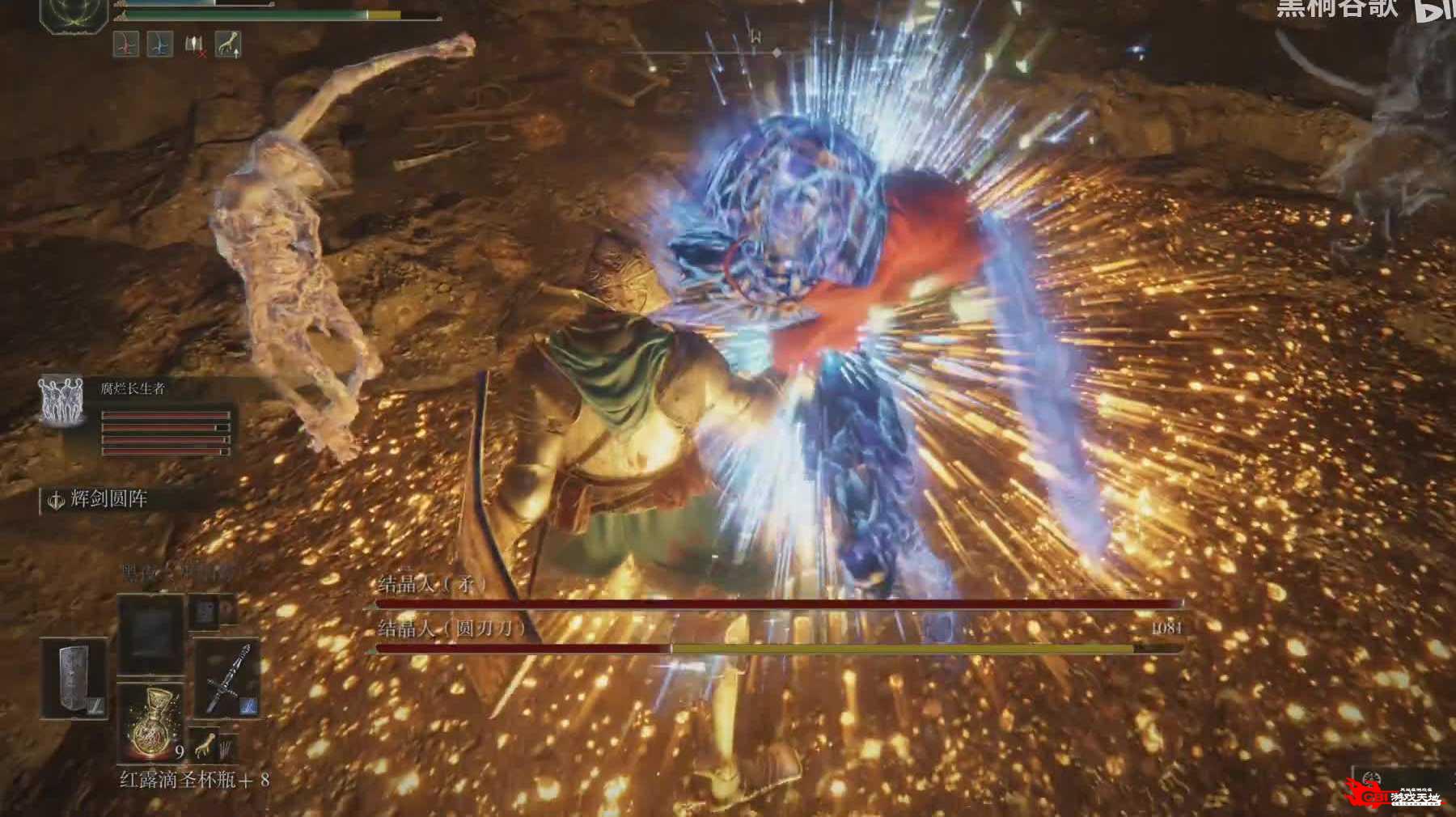Click the red-crossed scroll debuff icon
The image size is (1456, 817).
click(x=195, y=46)
